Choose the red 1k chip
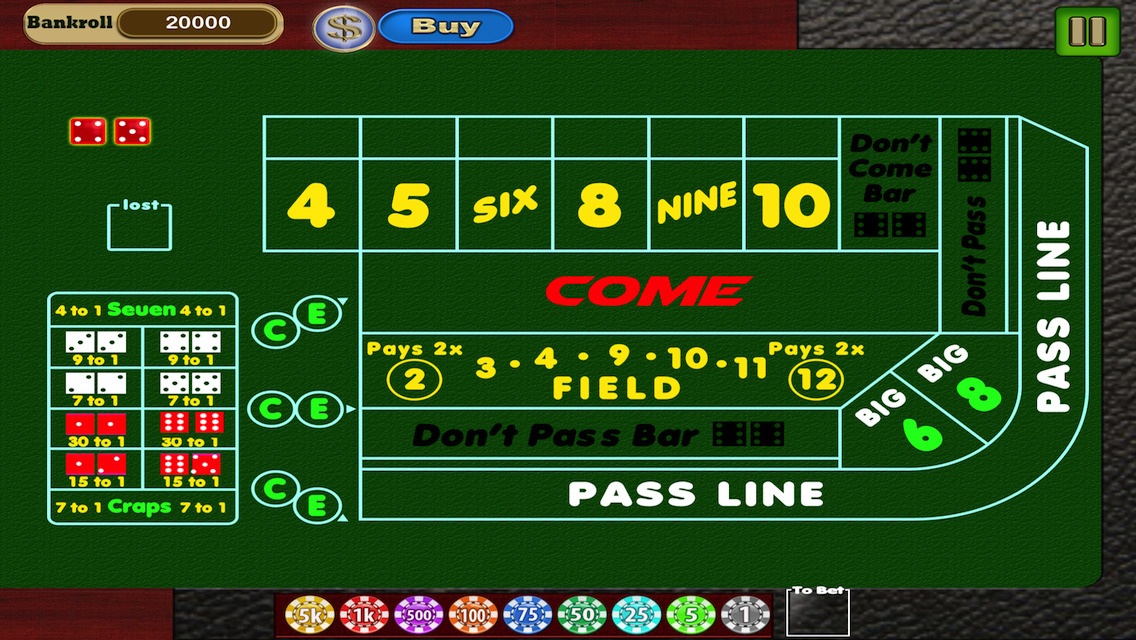This screenshot has height=640, width=1136. click(364, 614)
